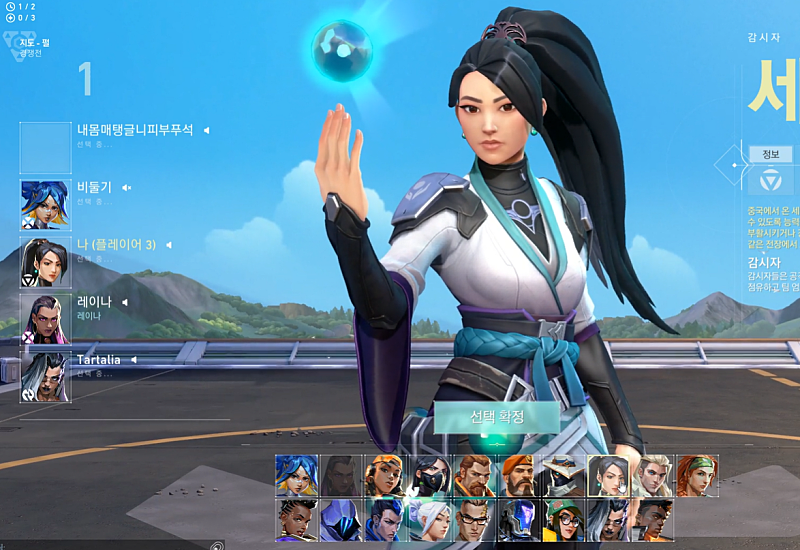Viewport: 800px width, 550px height.
Task: Pick the Neon agent portrait in the grid
Action: [x=296, y=475]
